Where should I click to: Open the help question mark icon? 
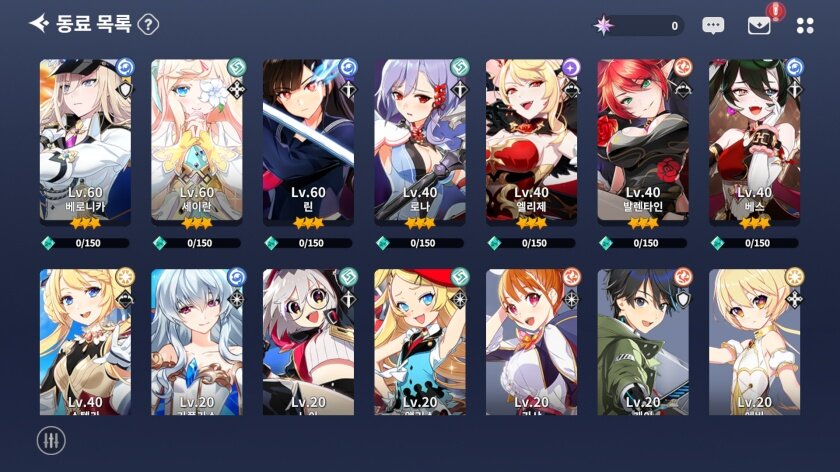(148, 24)
